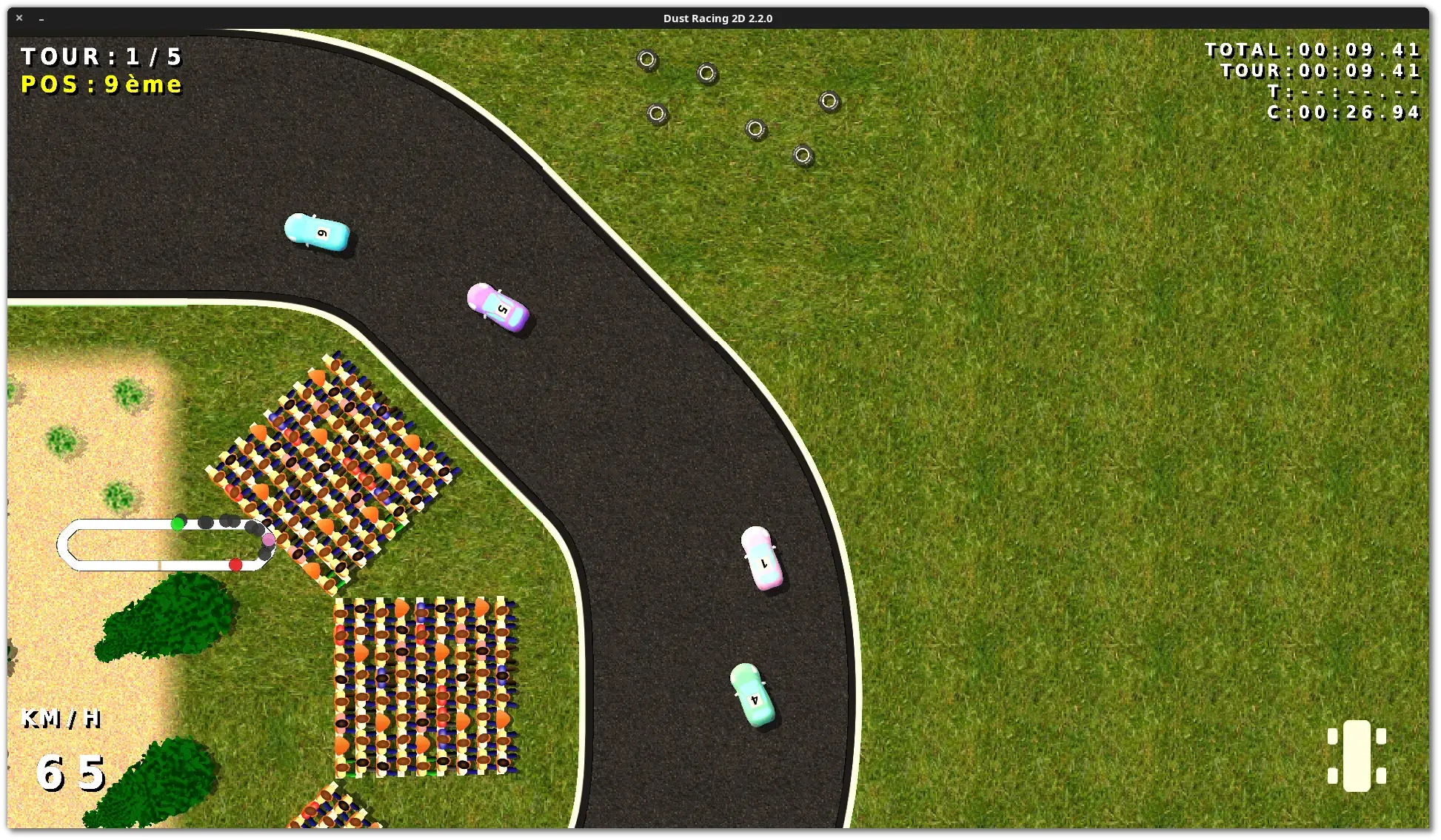Click the TOUR: 1/5 lap counter

coord(101,56)
